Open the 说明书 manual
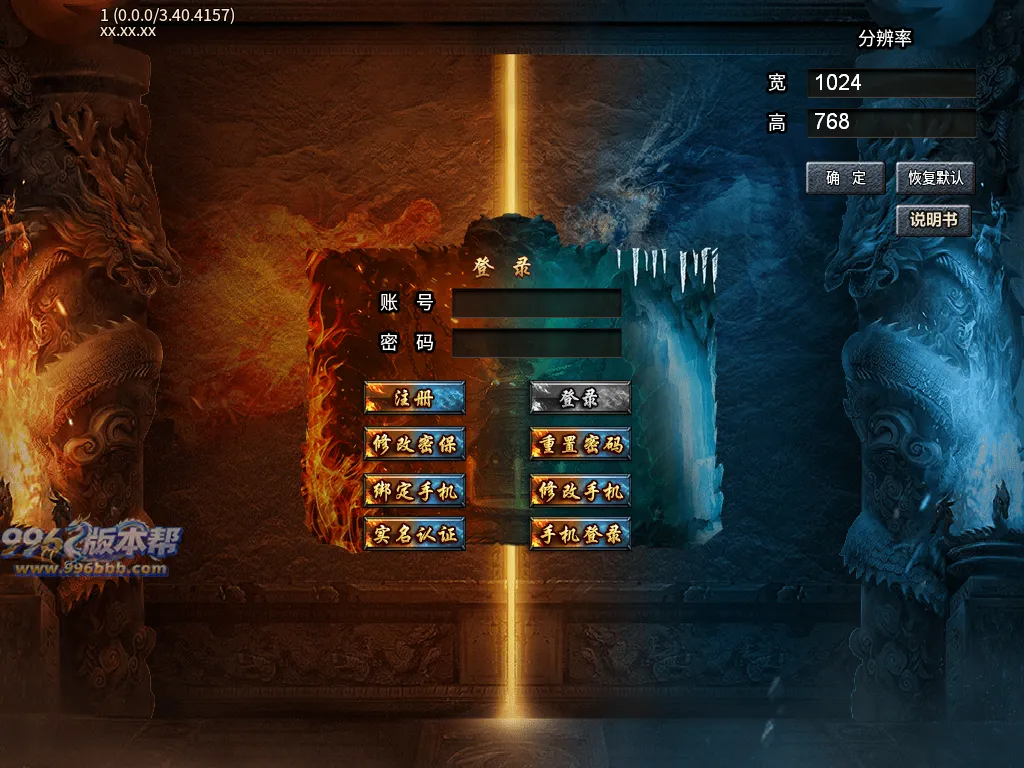The image size is (1024, 768). pyautogui.click(x=933, y=221)
